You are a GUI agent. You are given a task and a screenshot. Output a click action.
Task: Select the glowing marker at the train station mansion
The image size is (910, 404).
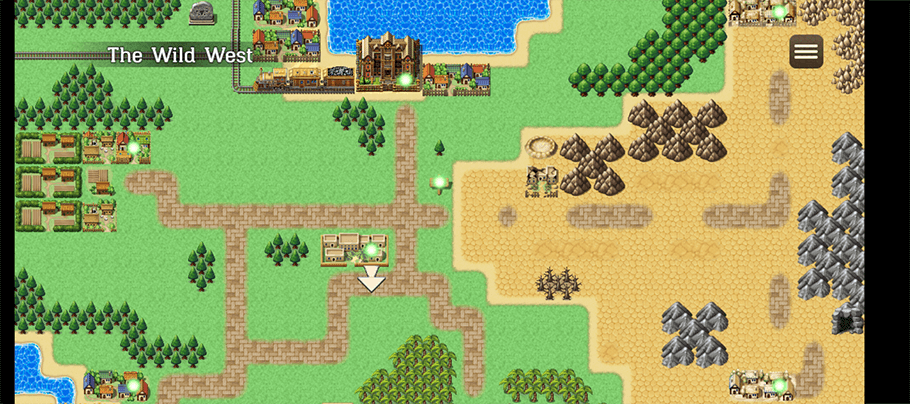[405, 79]
